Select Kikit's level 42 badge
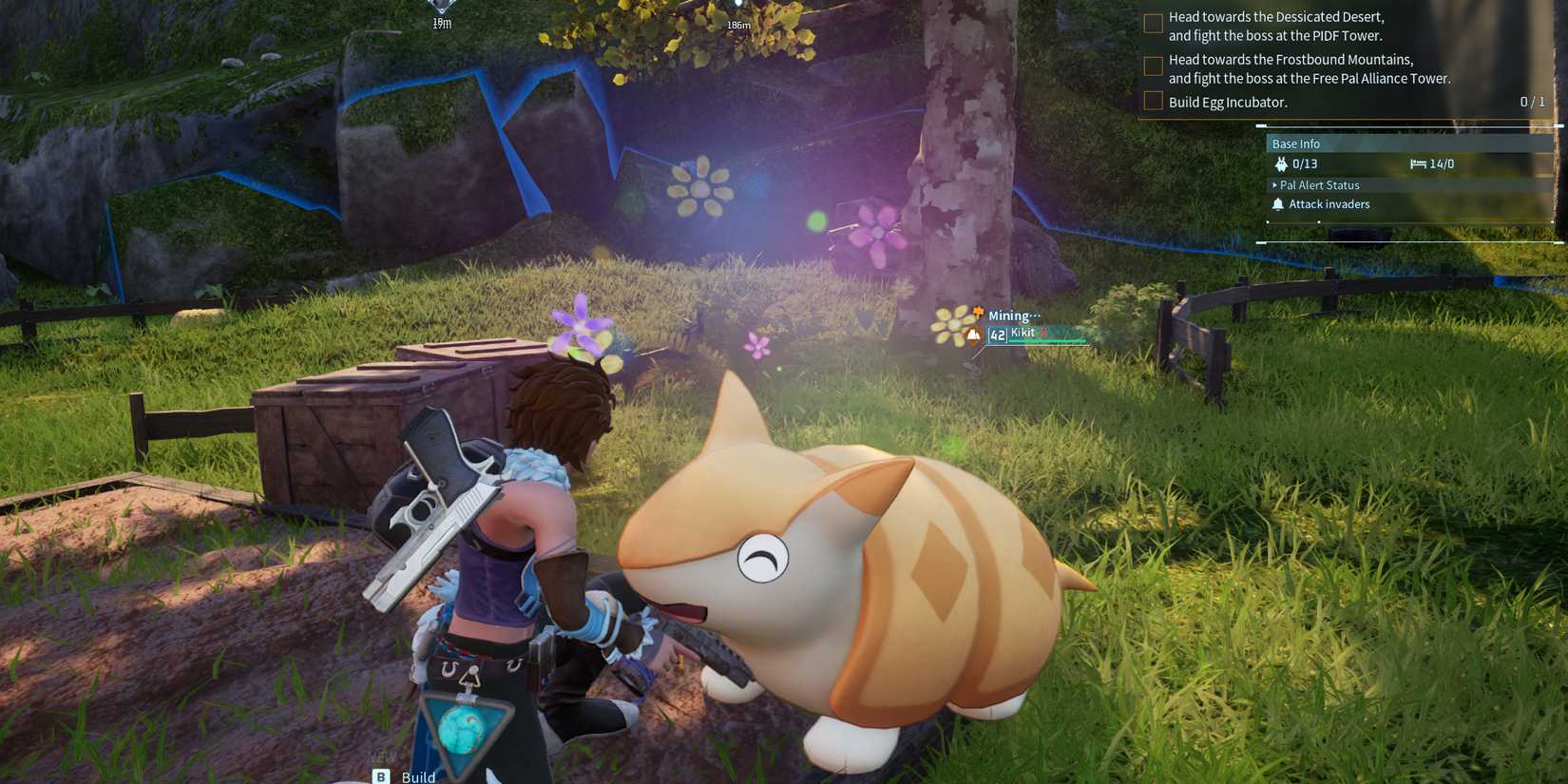Viewport: 1568px width, 784px height. point(997,335)
